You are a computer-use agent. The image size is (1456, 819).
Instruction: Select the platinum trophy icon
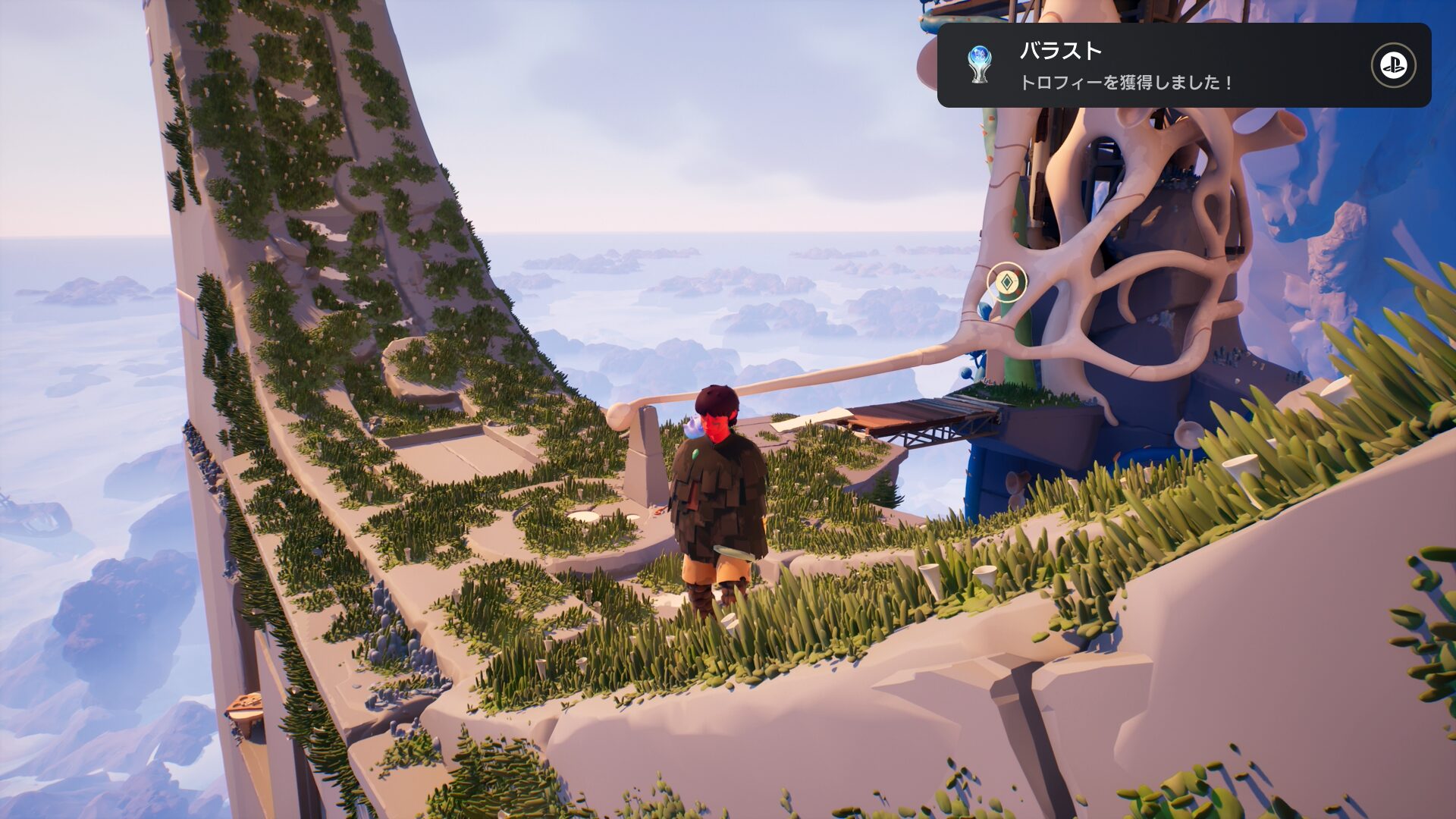pos(979,64)
